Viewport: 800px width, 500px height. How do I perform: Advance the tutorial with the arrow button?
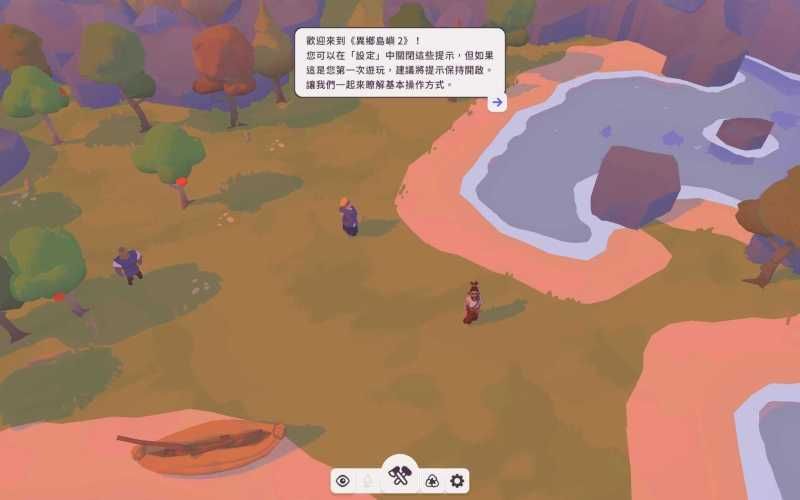click(497, 102)
